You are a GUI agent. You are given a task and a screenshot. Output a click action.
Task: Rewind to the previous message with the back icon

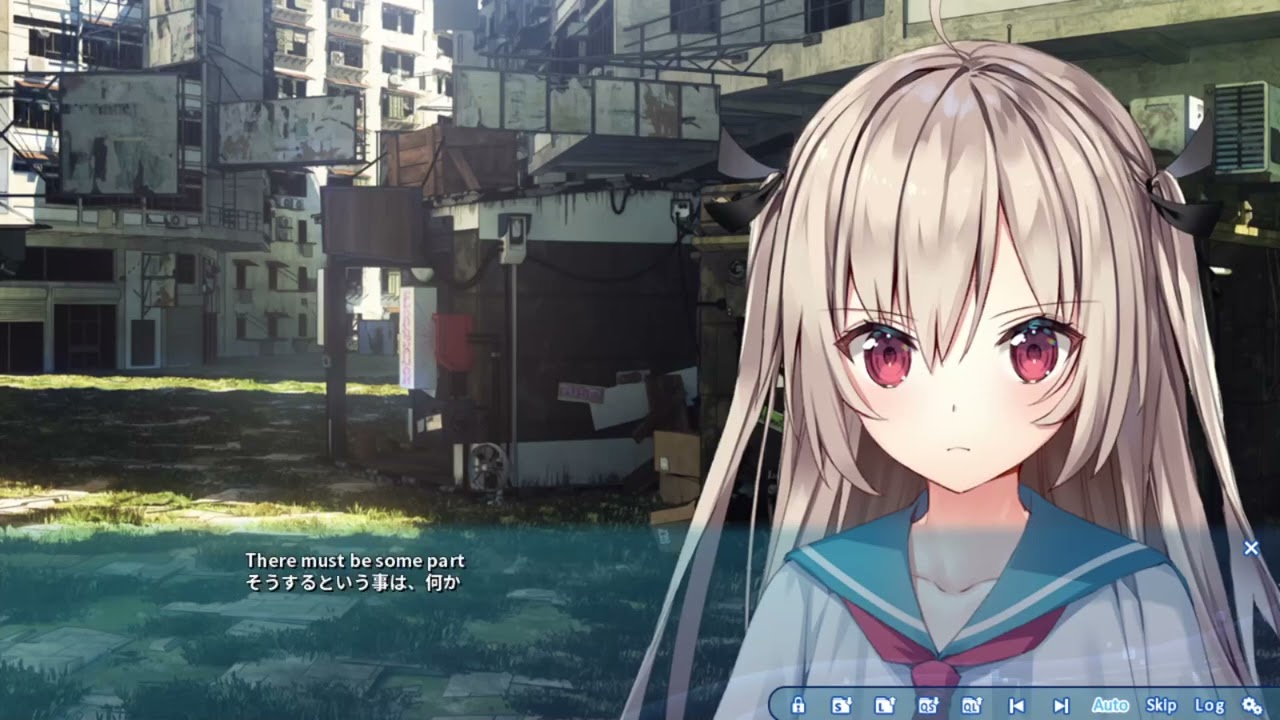click(1018, 703)
